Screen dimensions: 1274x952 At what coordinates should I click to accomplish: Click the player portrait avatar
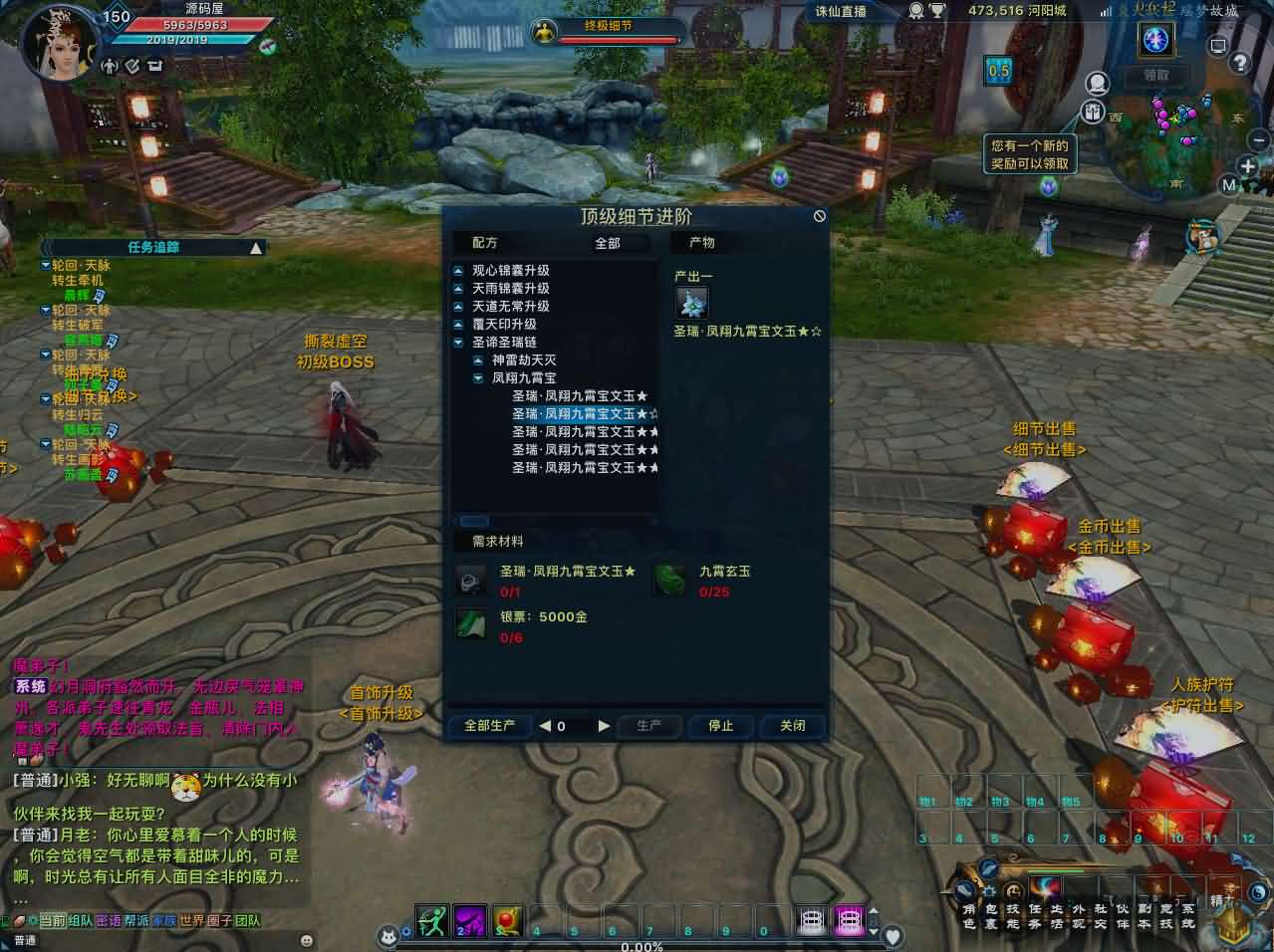click(x=62, y=45)
